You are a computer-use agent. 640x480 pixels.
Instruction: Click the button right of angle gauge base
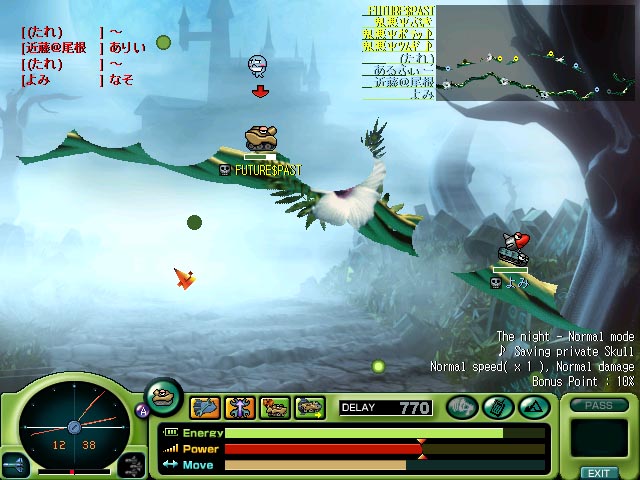[131, 464]
